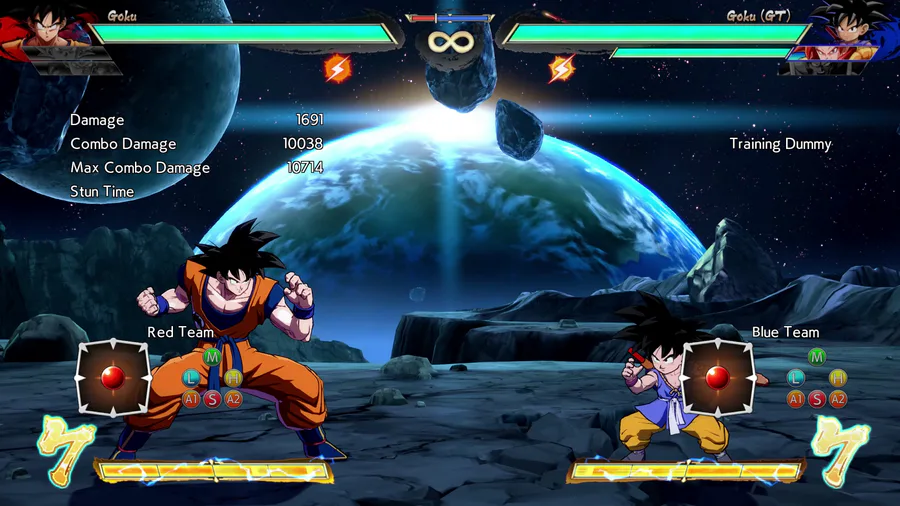Click Red Team's joystick input indicator

113,377
